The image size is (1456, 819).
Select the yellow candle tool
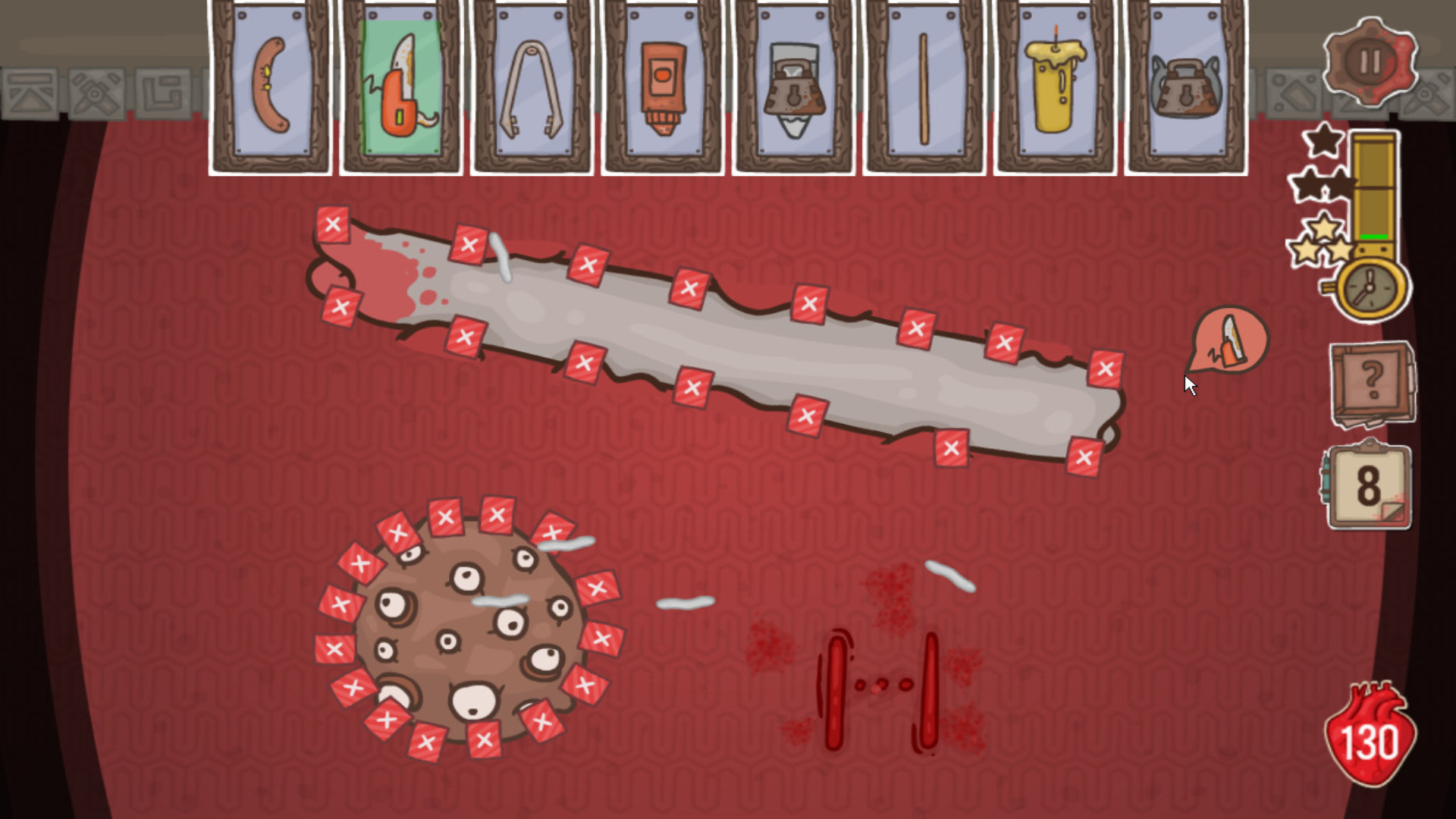(x=1054, y=83)
